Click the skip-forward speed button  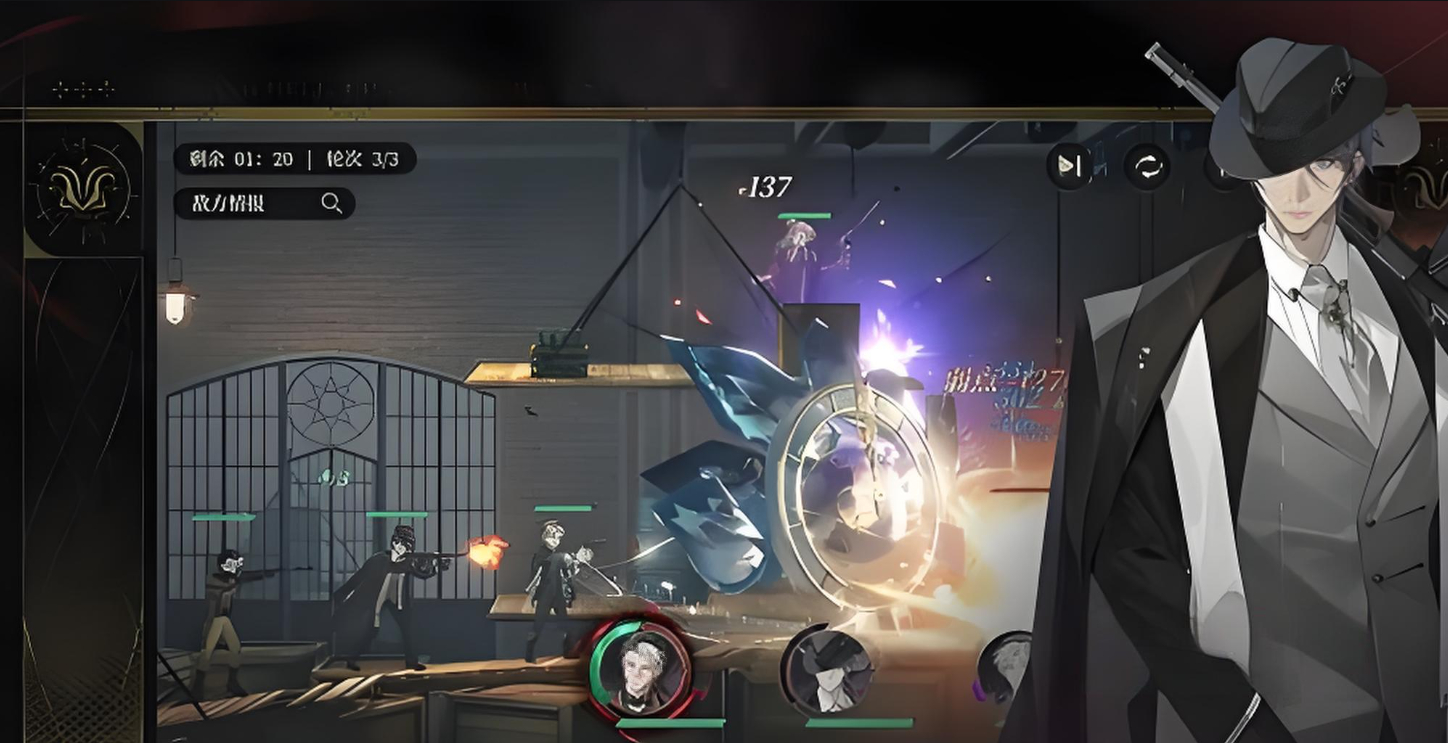[x=1069, y=166]
